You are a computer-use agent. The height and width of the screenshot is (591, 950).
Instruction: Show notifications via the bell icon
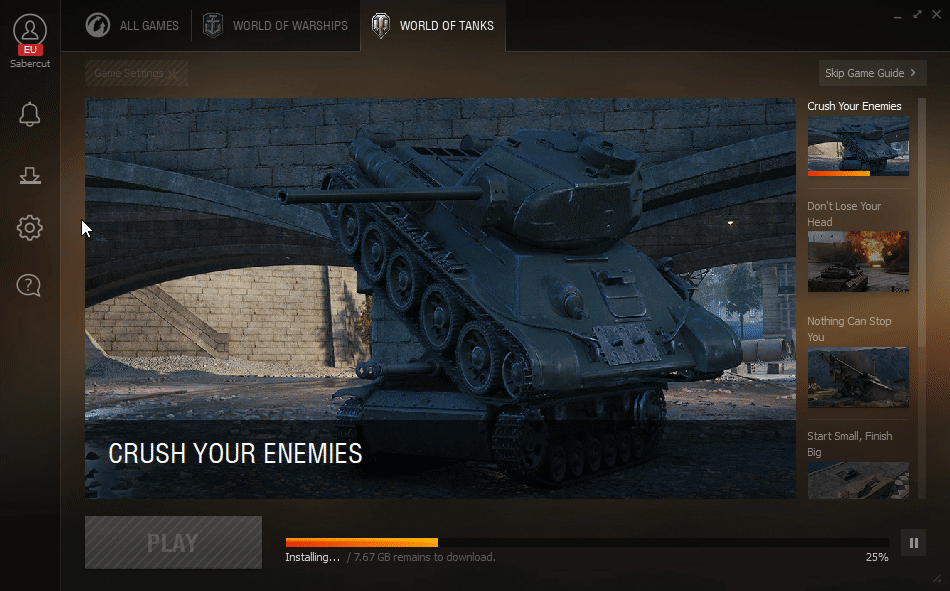pos(30,114)
